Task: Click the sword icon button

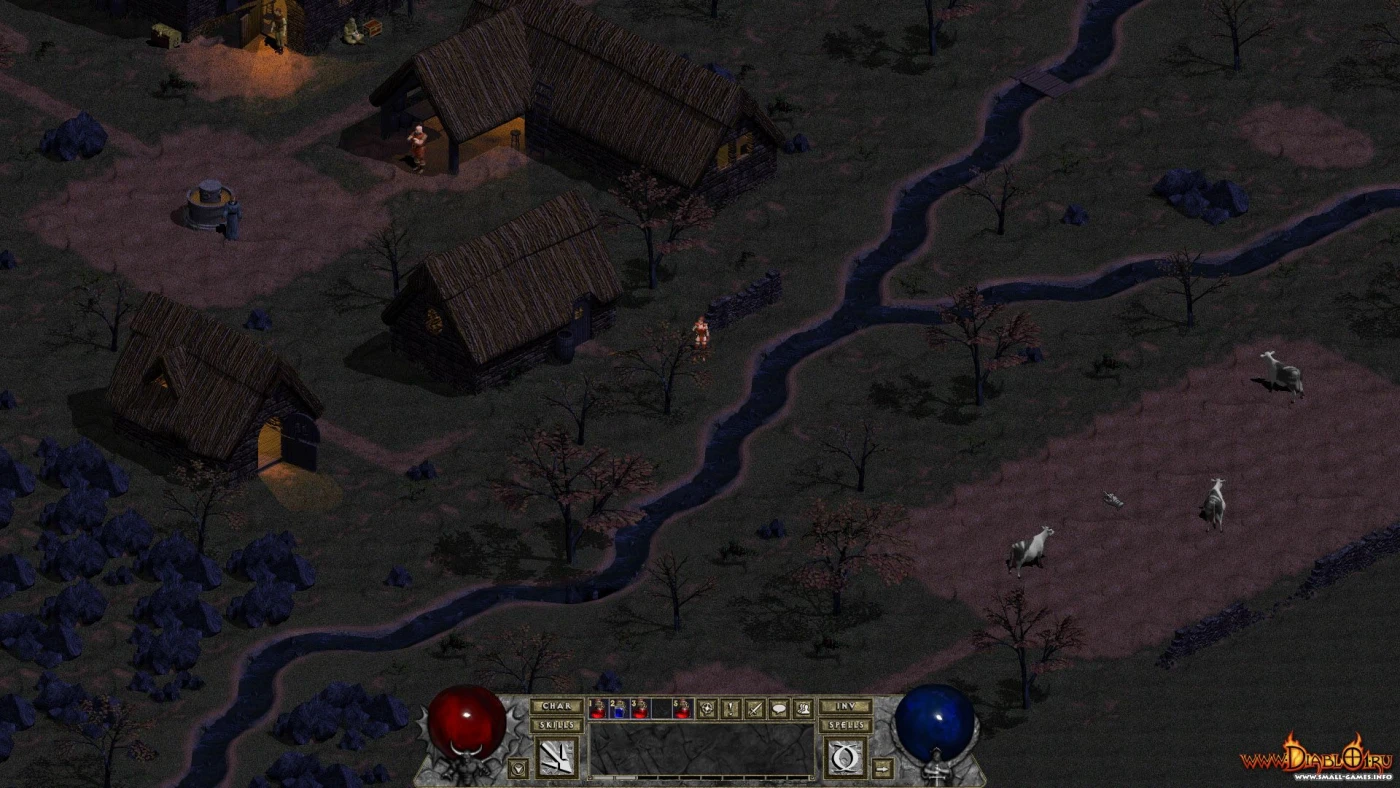Action: (755, 709)
